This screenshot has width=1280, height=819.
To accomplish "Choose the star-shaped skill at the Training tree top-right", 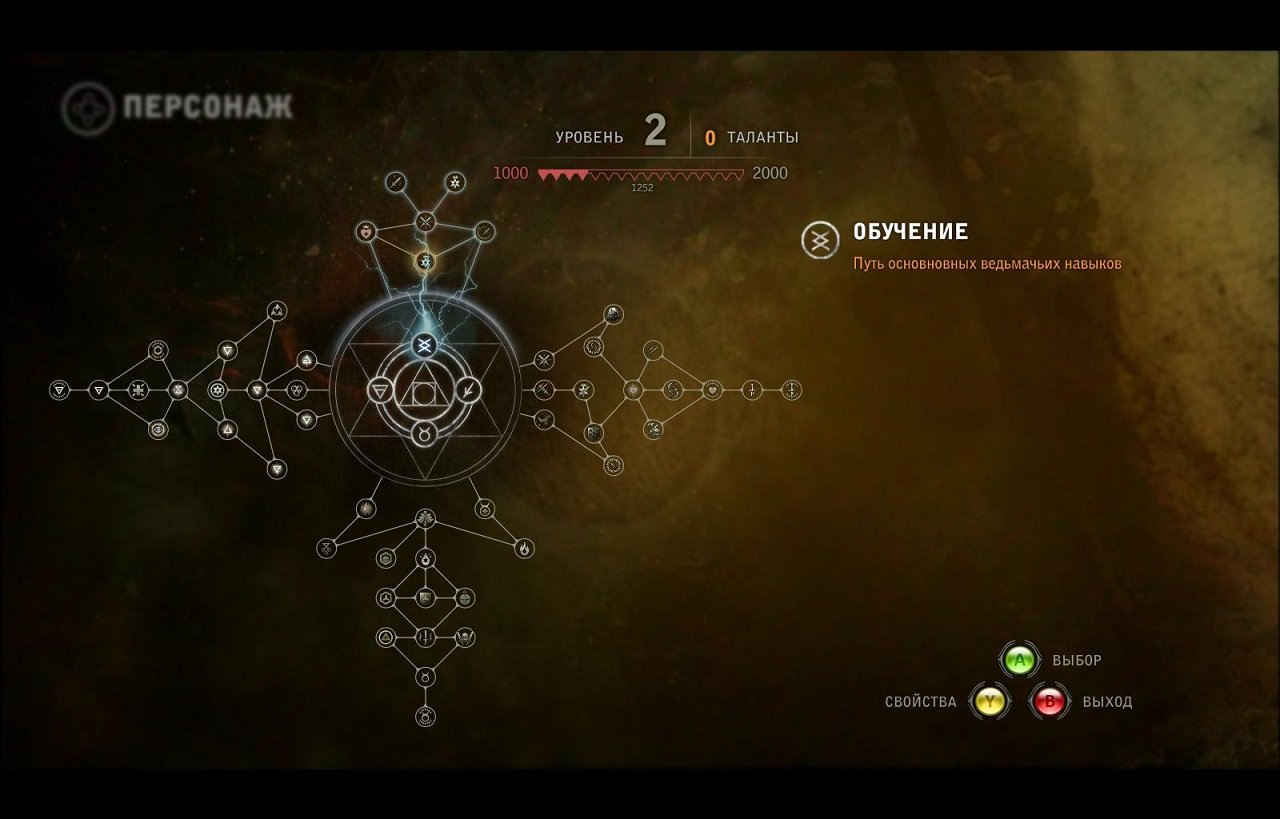I will (x=454, y=182).
